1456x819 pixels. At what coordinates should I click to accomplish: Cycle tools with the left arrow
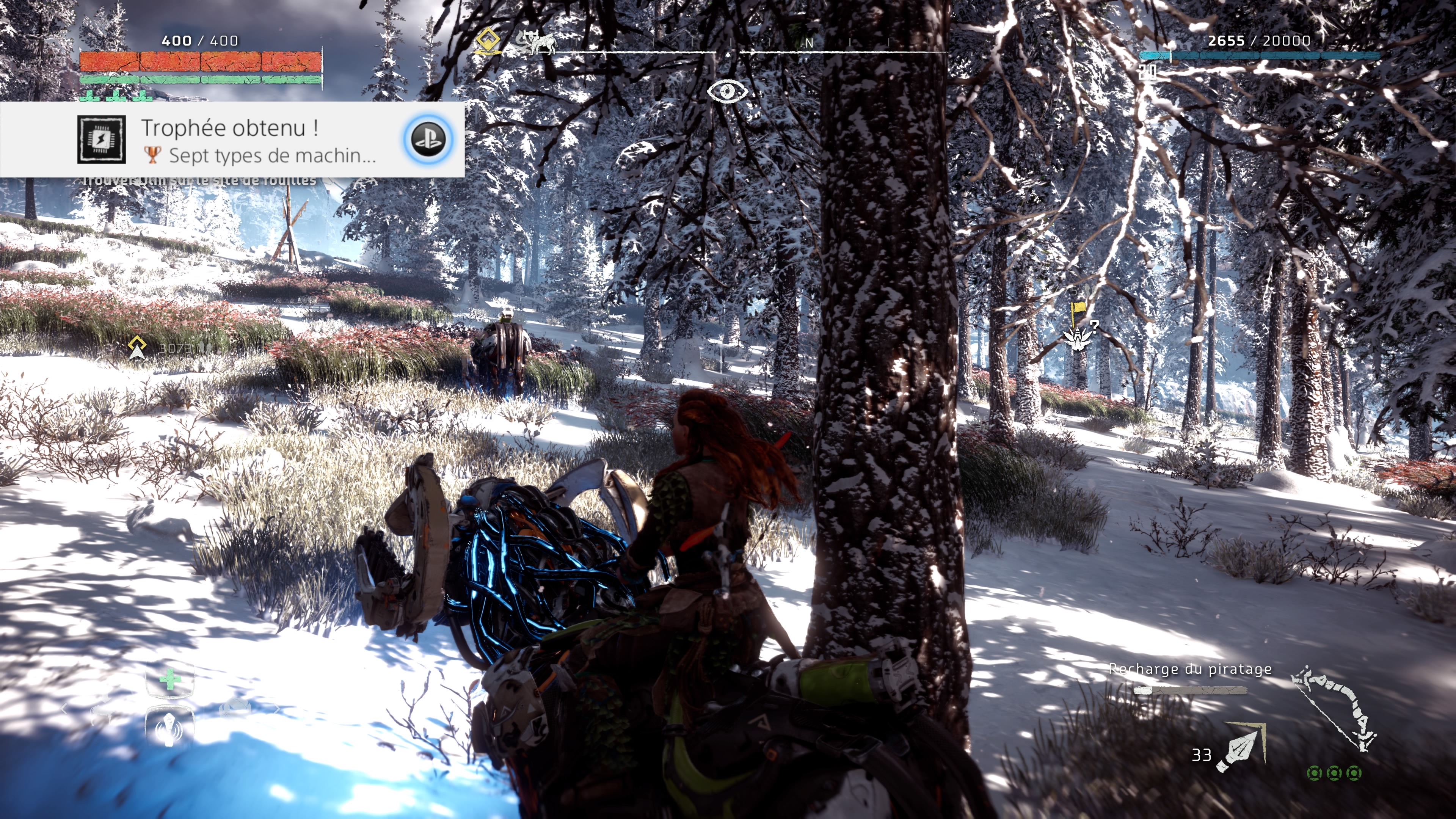tap(64, 709)
